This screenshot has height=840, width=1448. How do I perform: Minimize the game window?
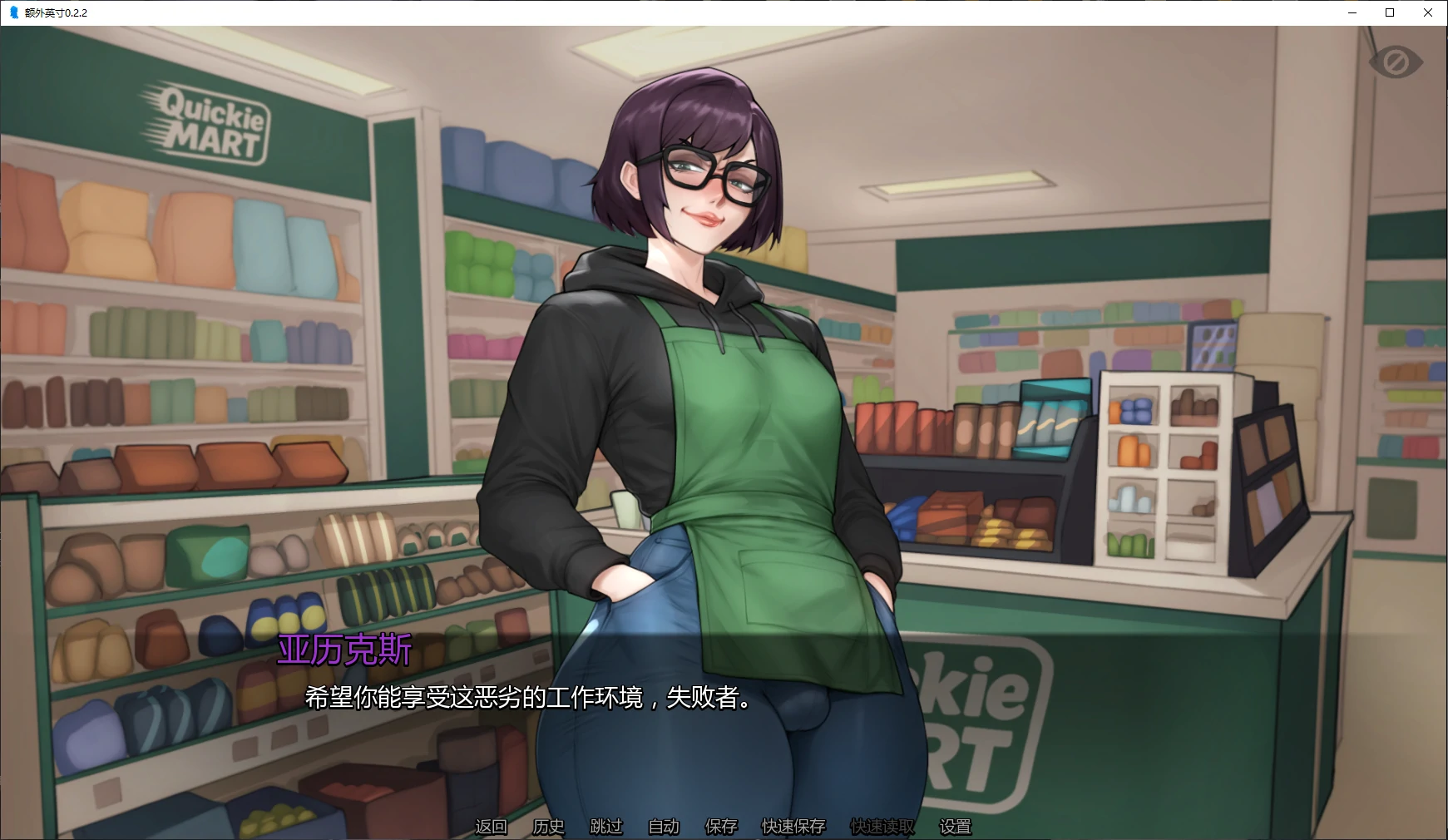point(1351,12)
